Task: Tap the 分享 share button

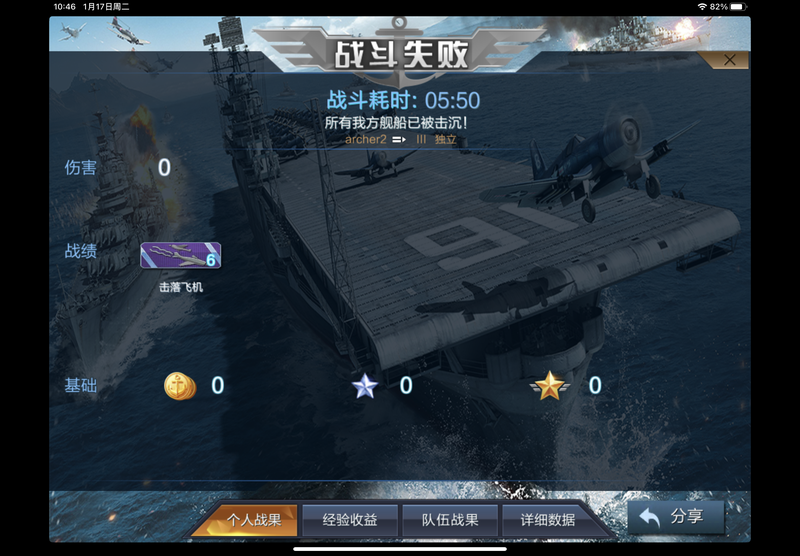Action: click(676, 517)
